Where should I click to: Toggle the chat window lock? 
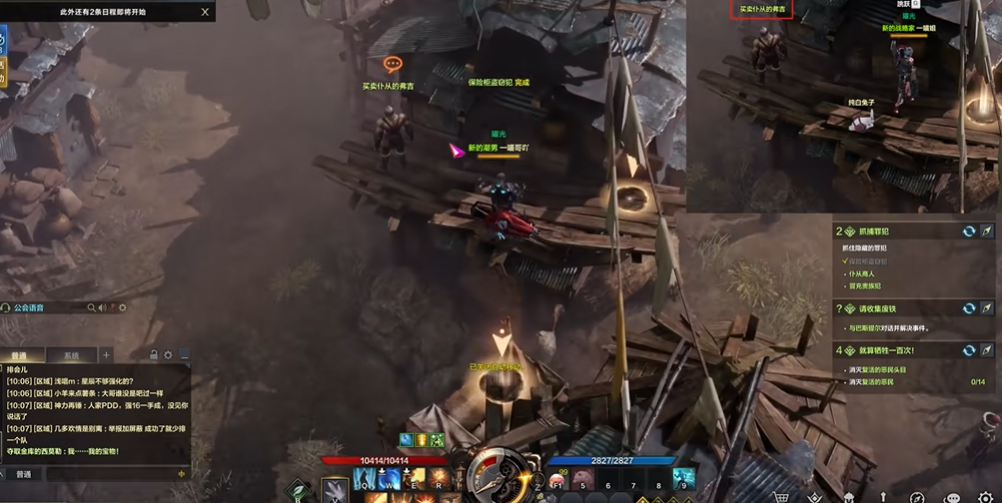tap(154, 355)
